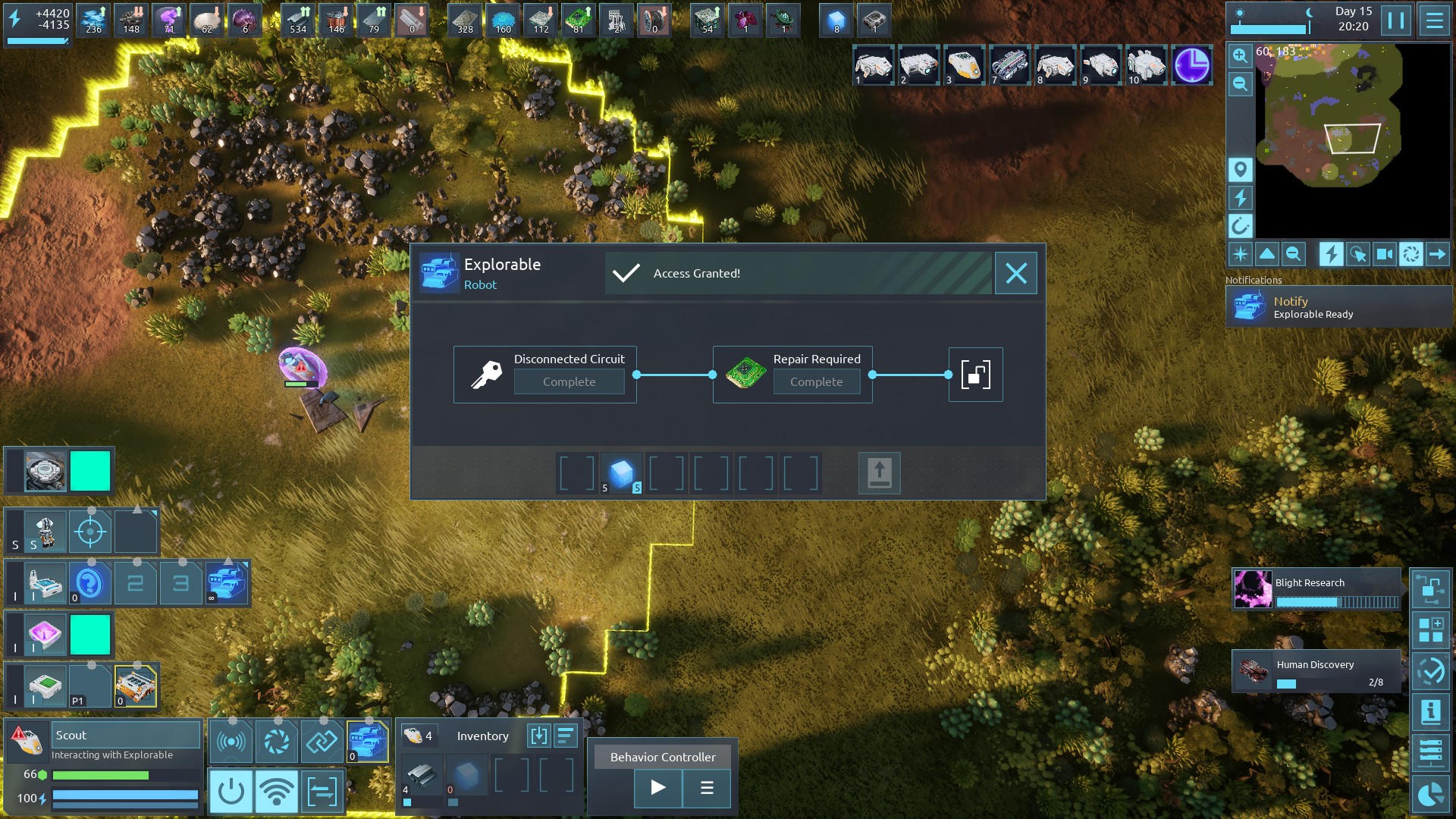The height and width of the screenshot is (819, 1456).
Task: Click the purple clock icon
Action: pyautogui.click(x=1191, y=66)
